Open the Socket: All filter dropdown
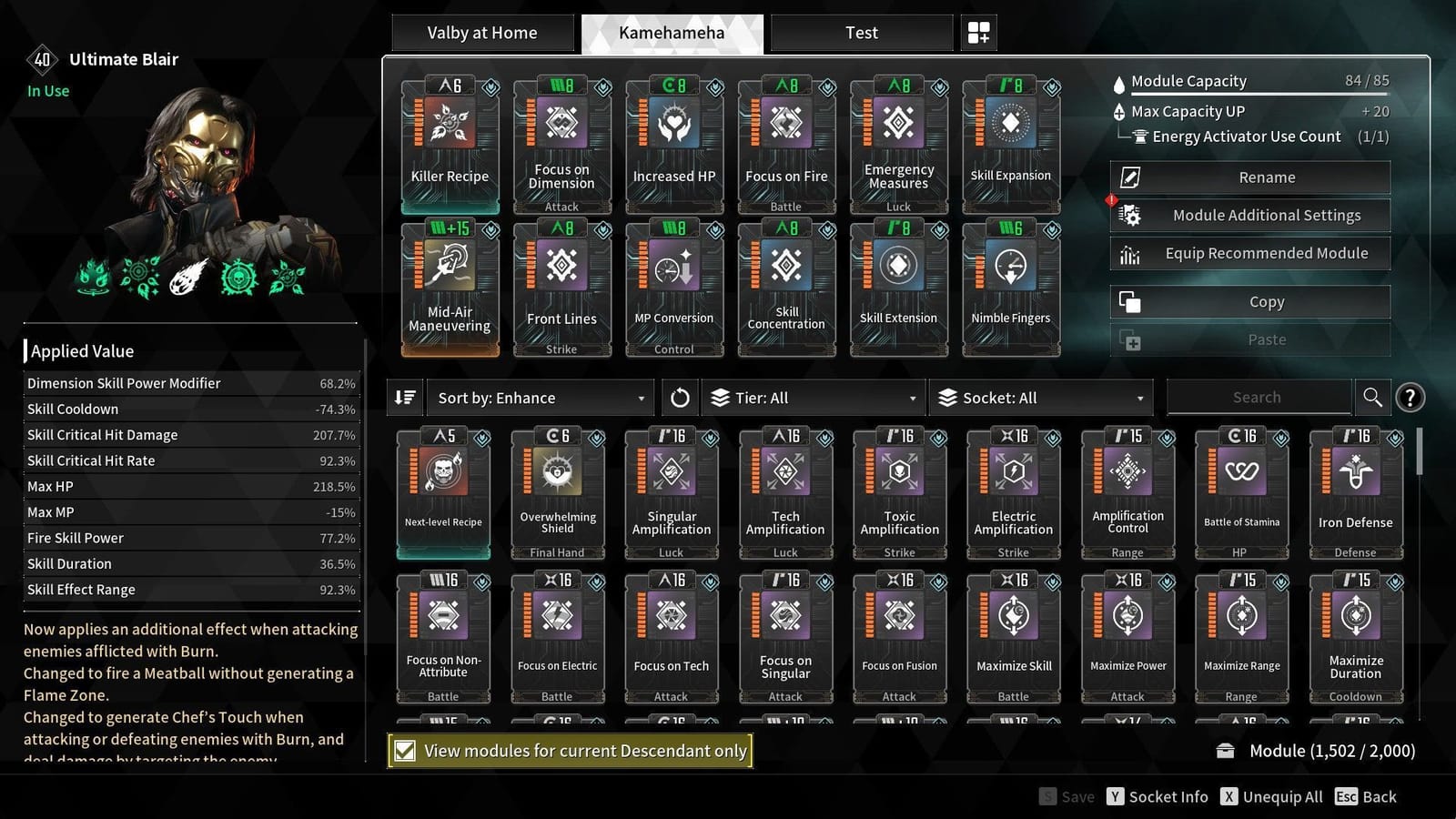 tap(1040, 397)
